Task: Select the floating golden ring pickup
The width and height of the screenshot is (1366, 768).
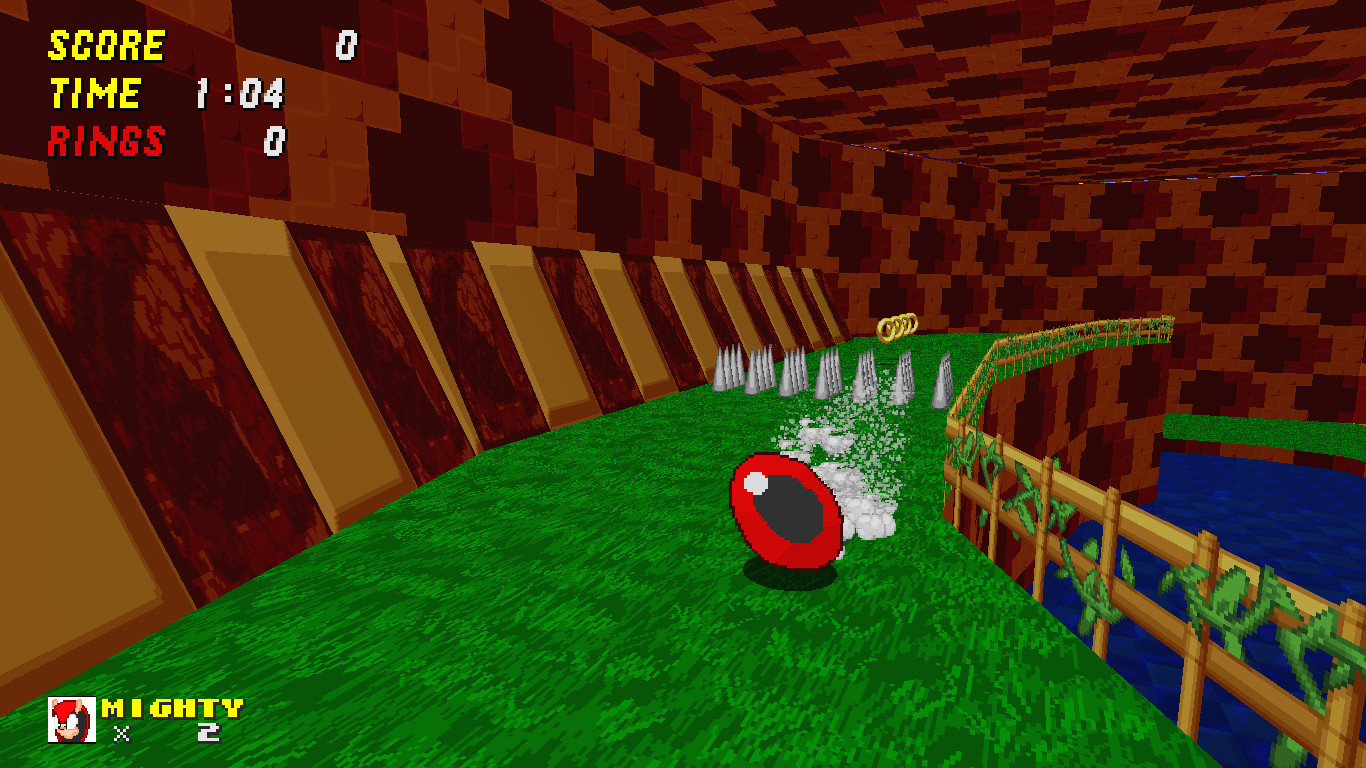Action: pos(899,327)
